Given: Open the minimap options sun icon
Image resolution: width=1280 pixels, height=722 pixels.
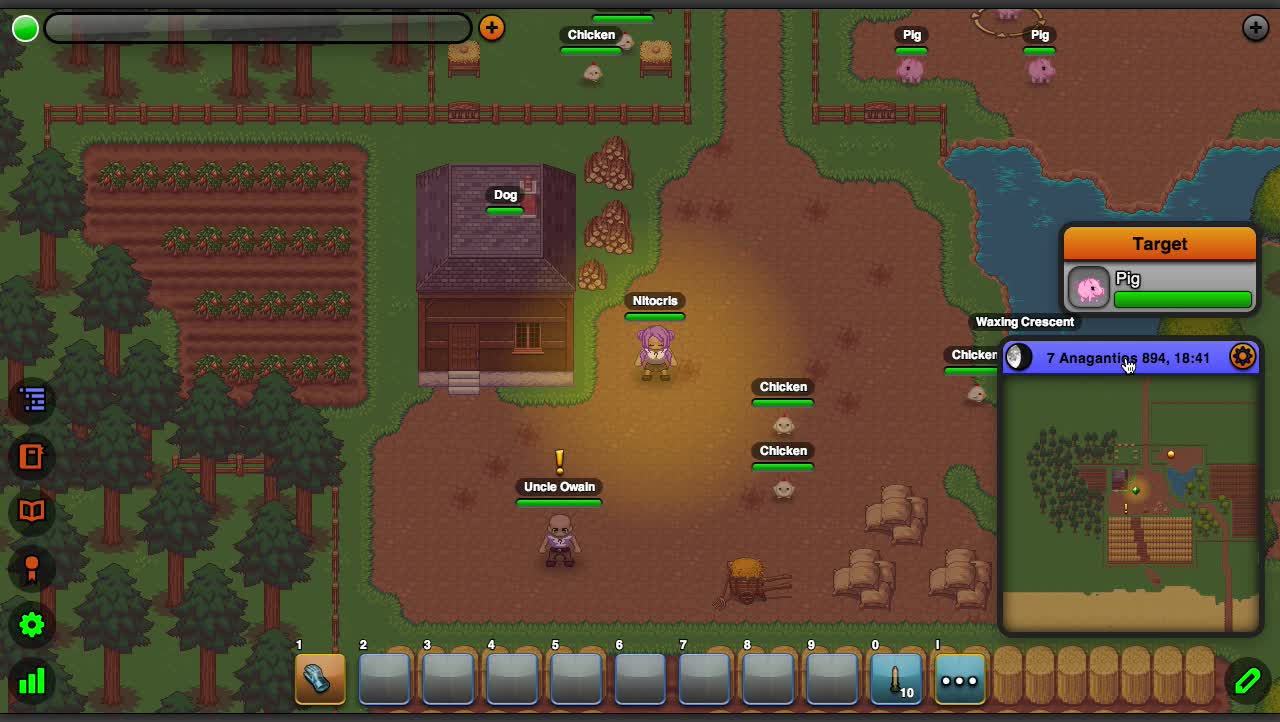Looking at the screenshot, I should [1241, 356].
